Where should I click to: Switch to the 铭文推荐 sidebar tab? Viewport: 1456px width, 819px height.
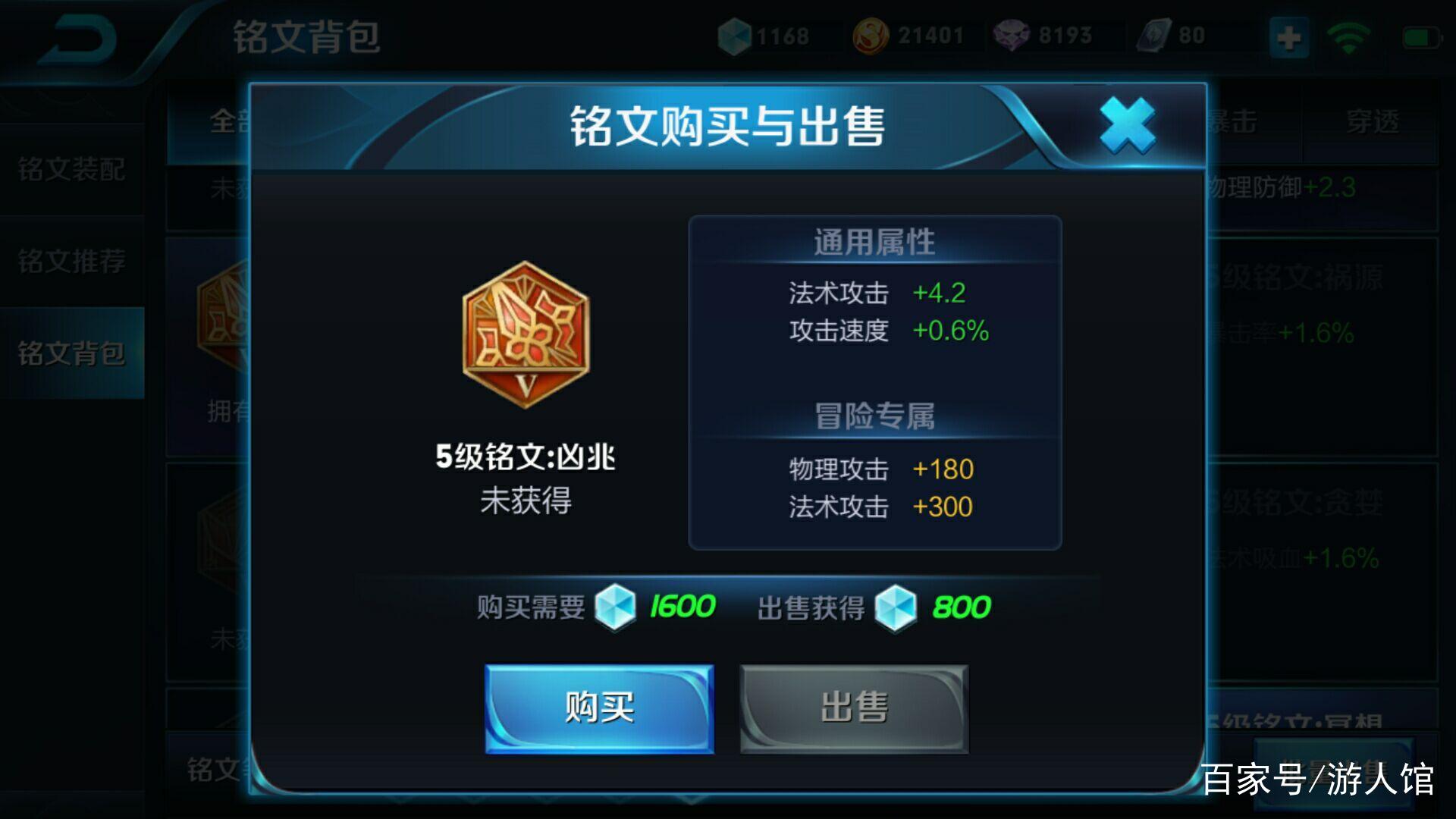(72, 262)
